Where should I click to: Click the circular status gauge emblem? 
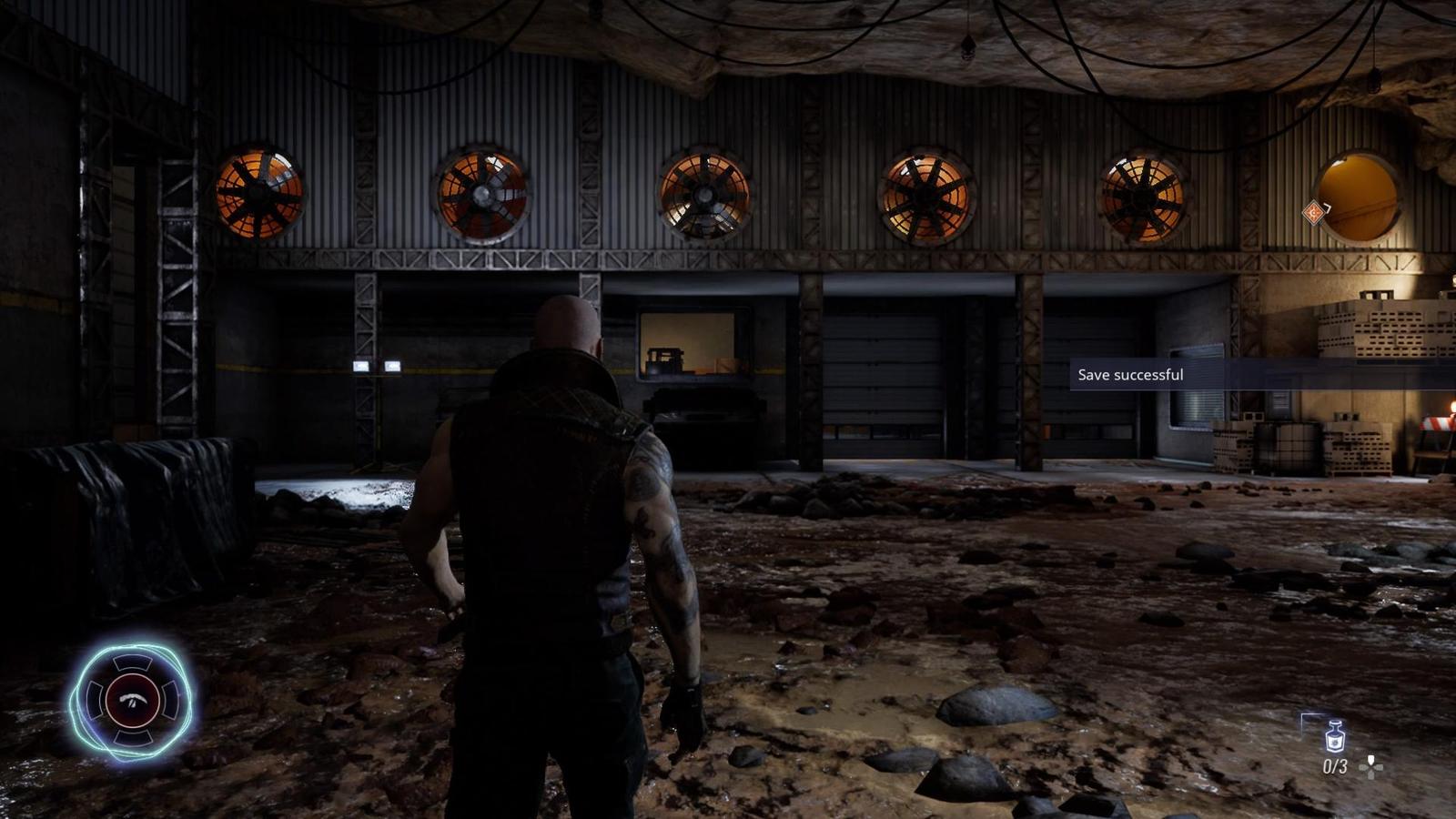click(133, 700)
